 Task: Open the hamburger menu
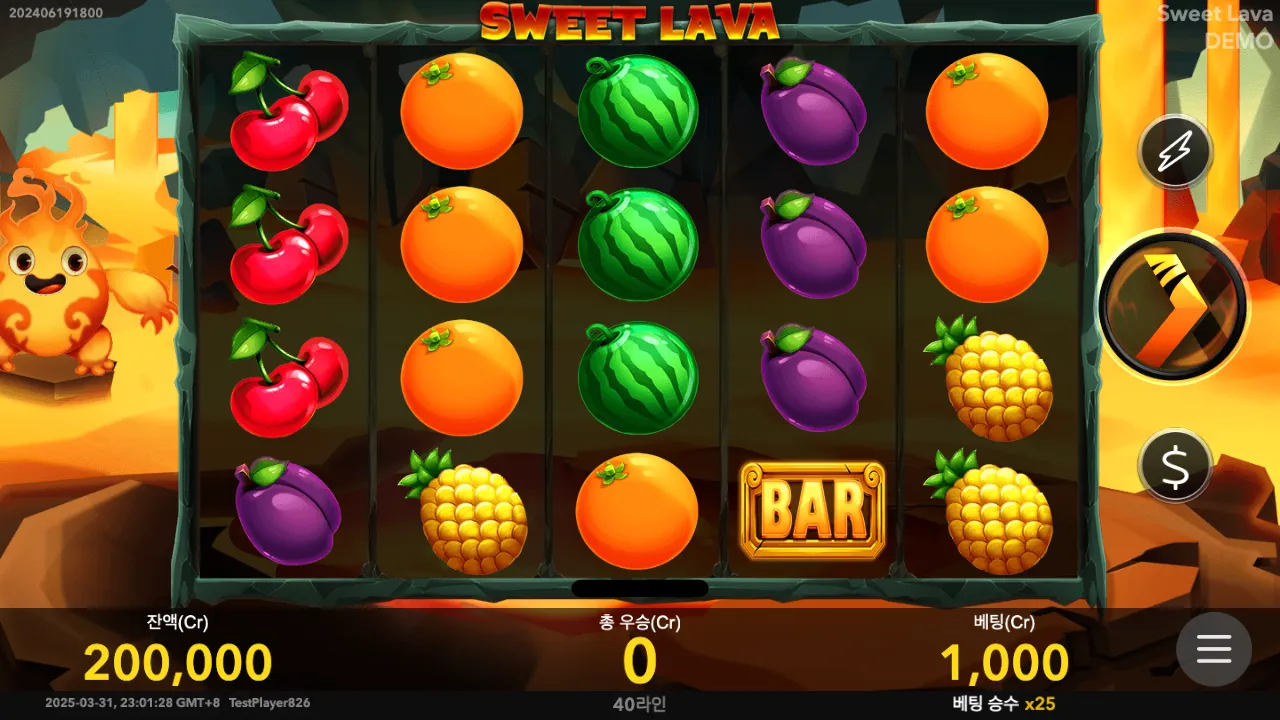point(1213,649)
